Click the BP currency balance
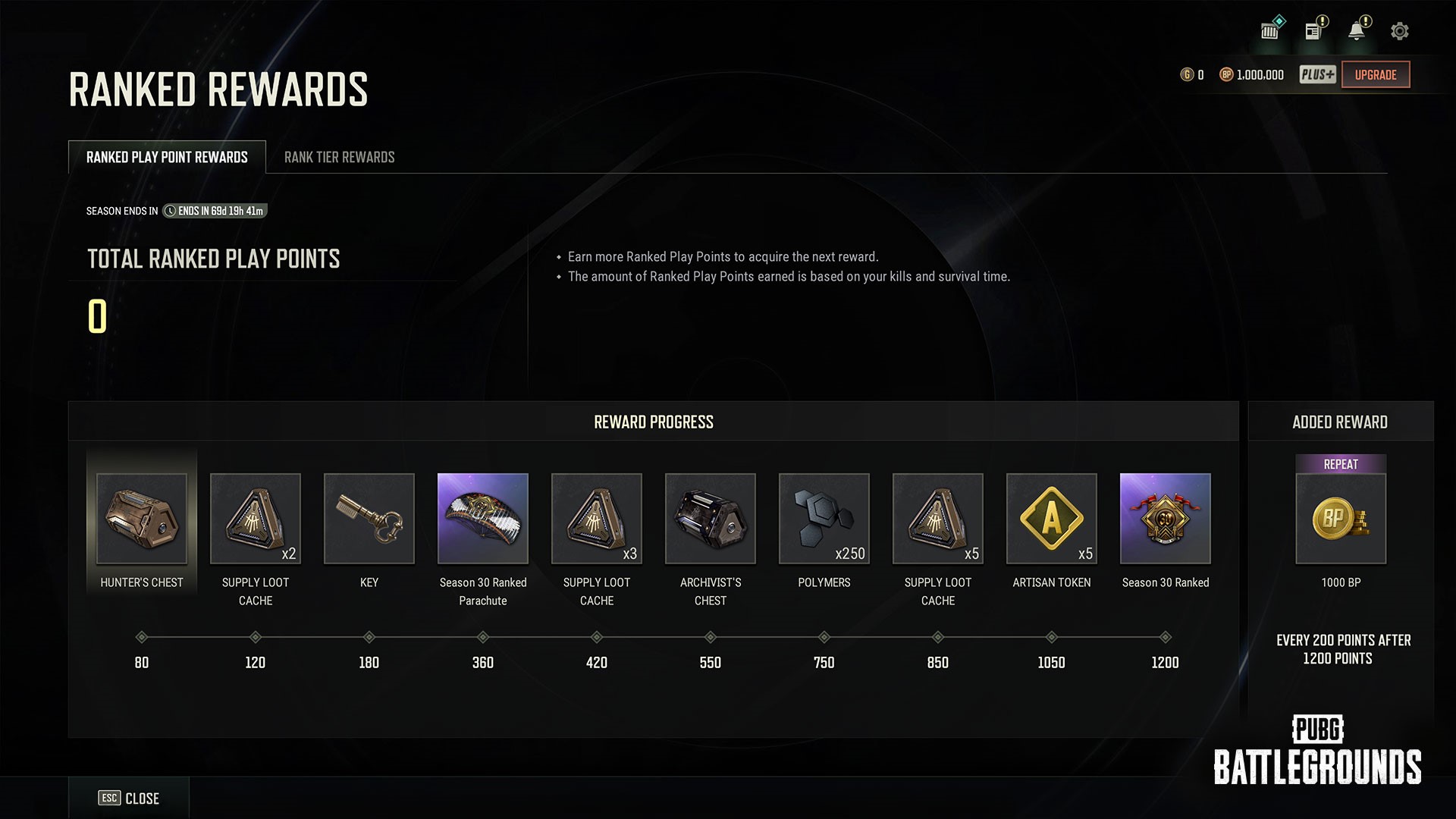This screenshot has height=819, width=1456. coord(1252,74)
